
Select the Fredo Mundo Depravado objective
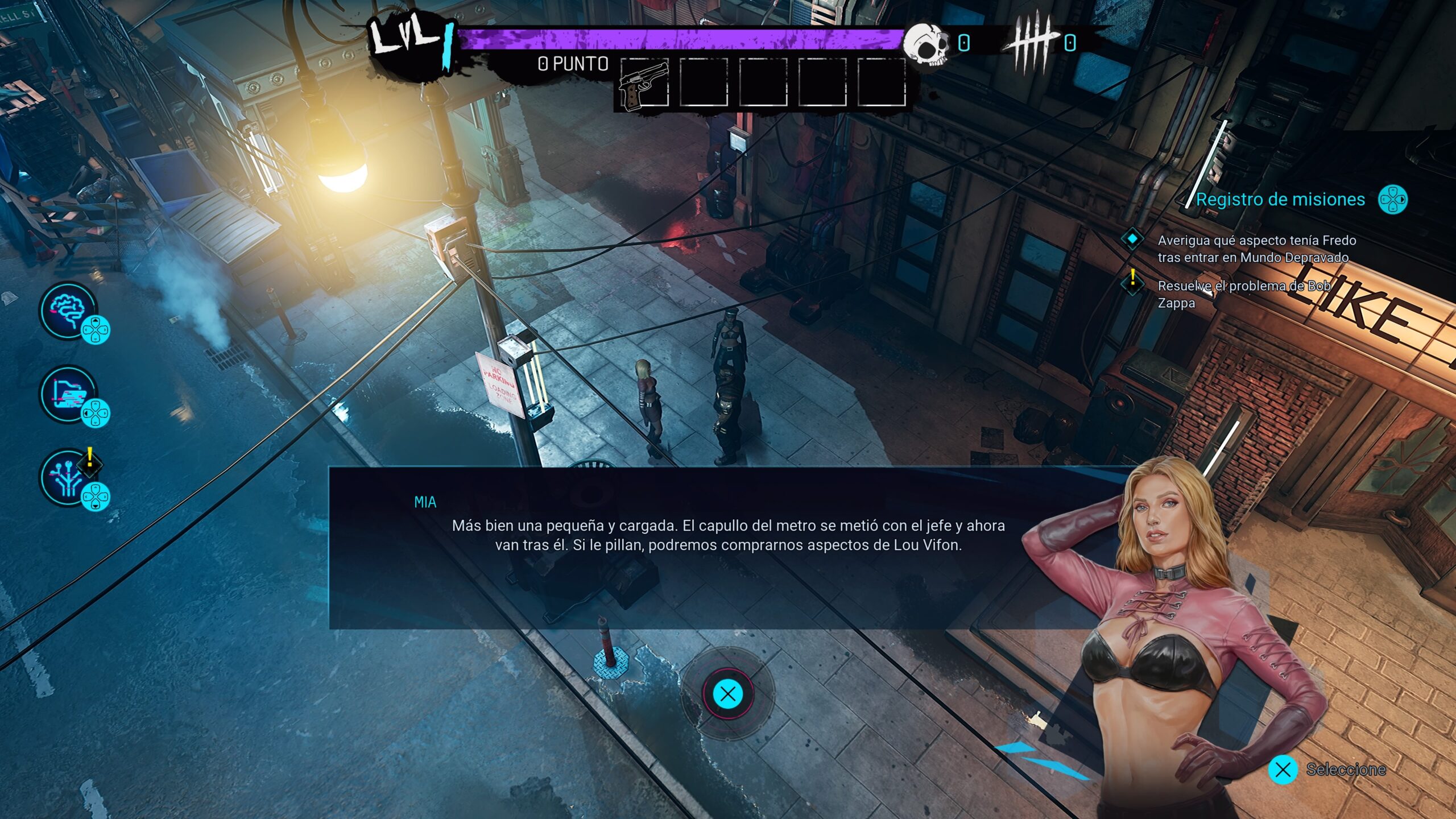click(1256, 249)
